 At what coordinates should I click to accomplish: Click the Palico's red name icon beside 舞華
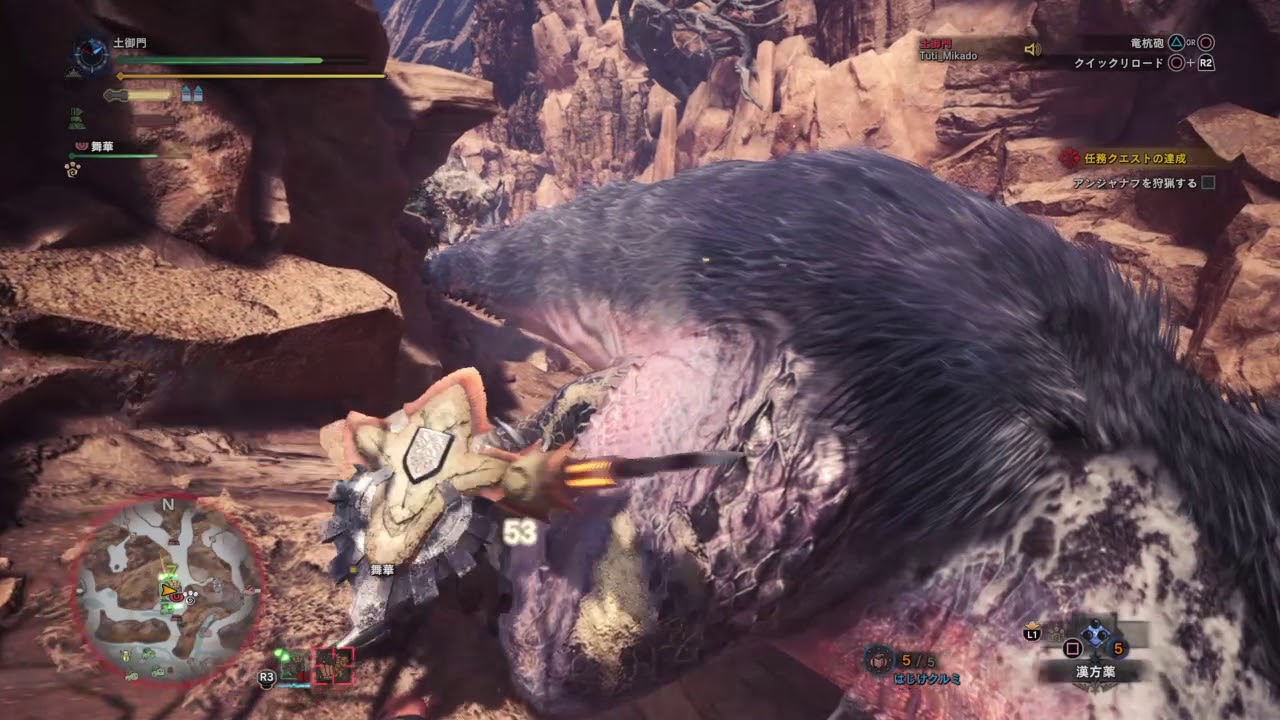point(81,146)
